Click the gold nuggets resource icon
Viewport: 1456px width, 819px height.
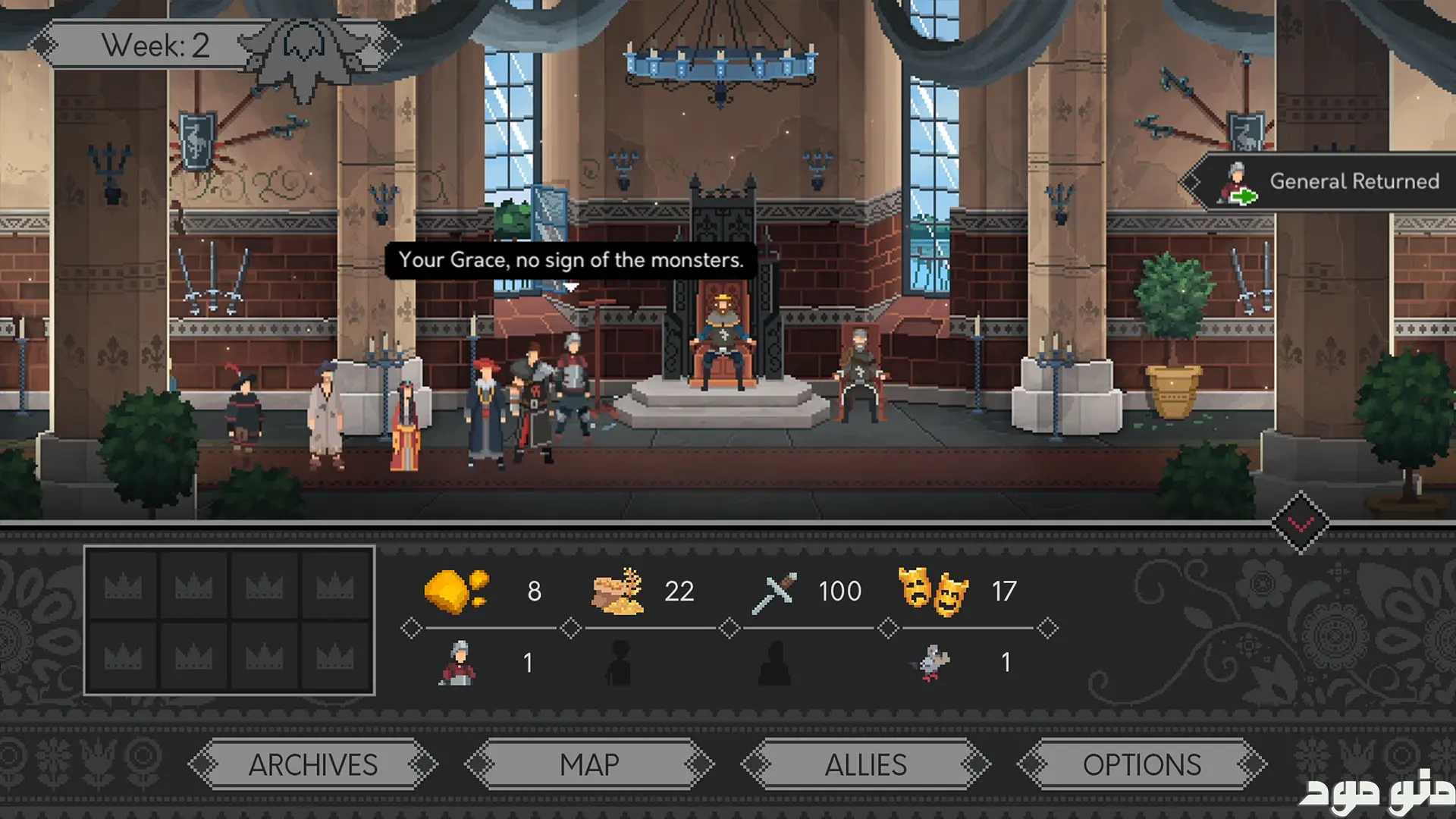click(x=457, y=591)
